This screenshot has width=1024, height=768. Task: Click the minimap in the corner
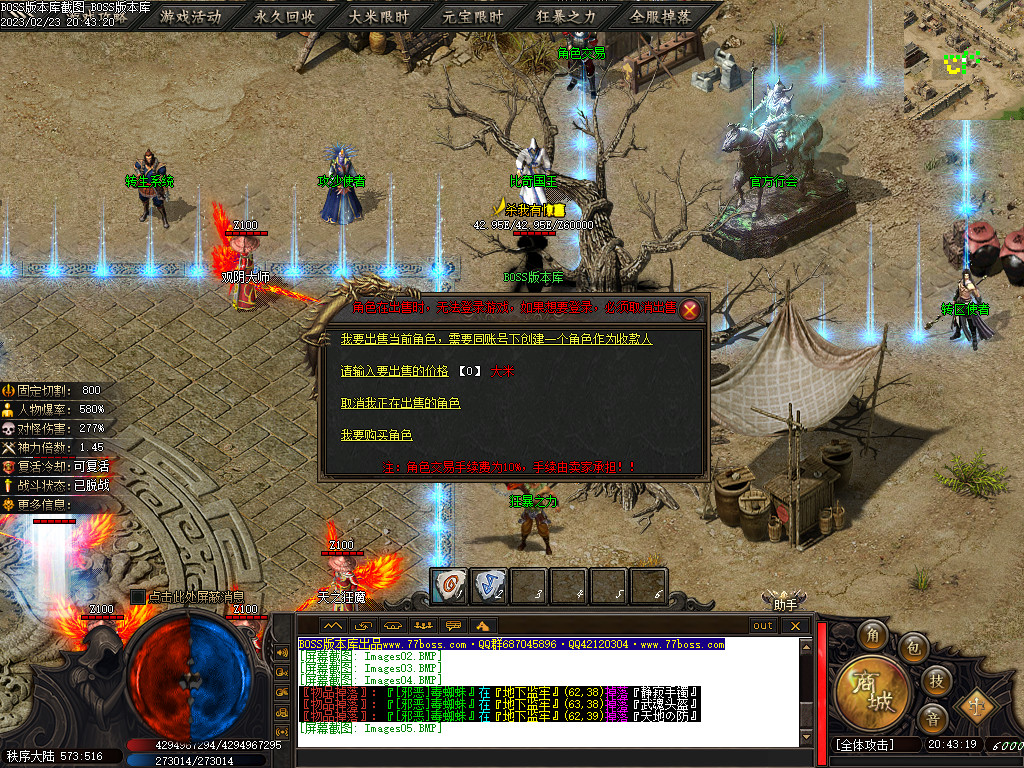964,60
